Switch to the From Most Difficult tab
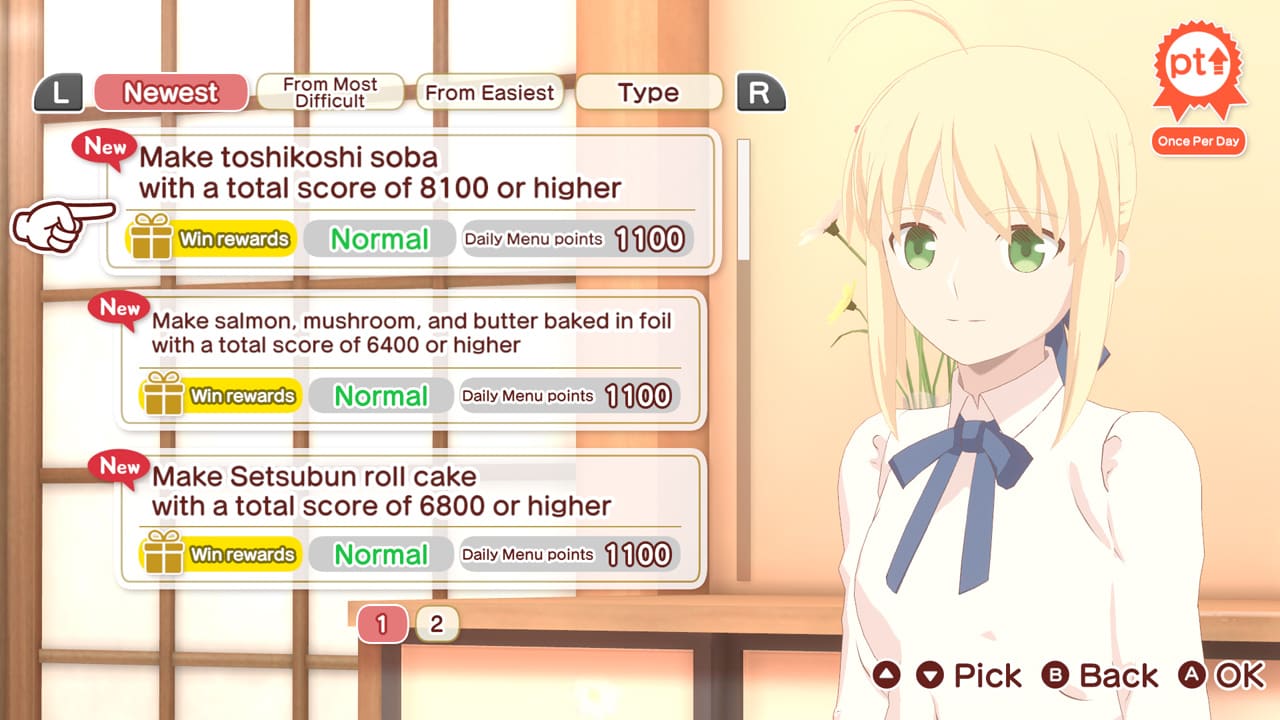The height and width of the screenshot is (720, 1280). tap(330, 92)
